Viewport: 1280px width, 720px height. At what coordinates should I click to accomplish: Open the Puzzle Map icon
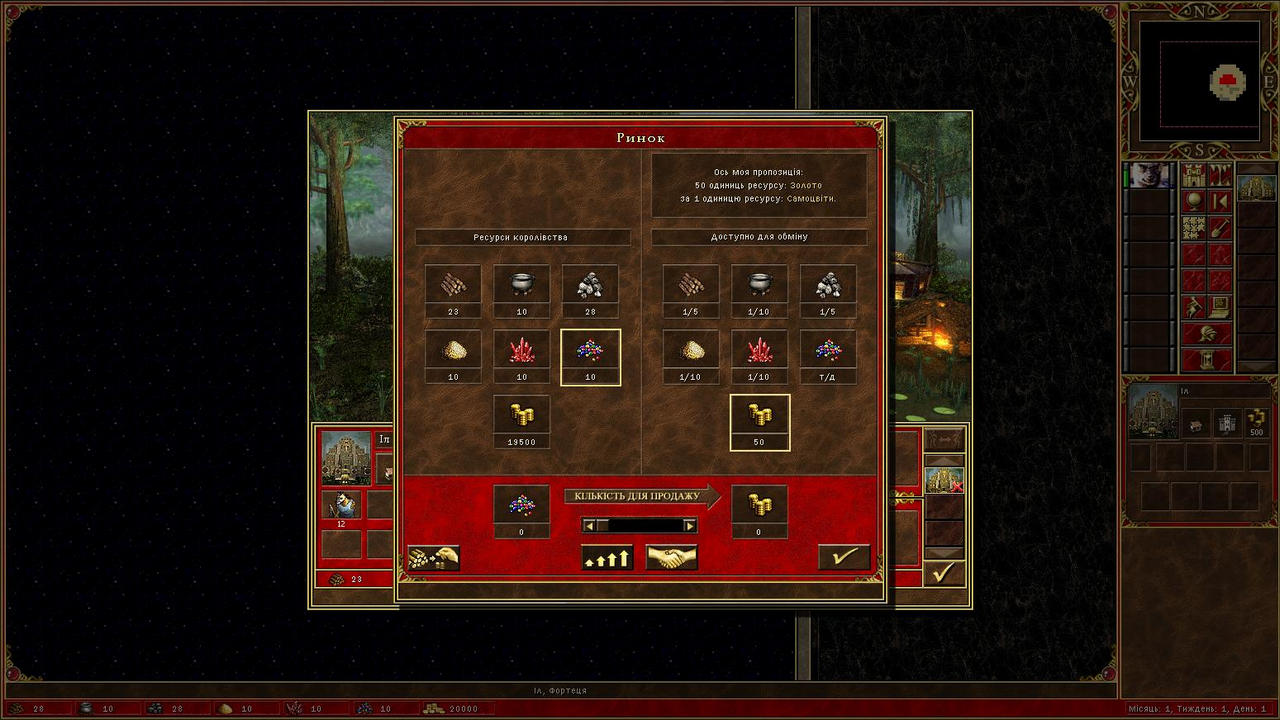(1193, 228)
